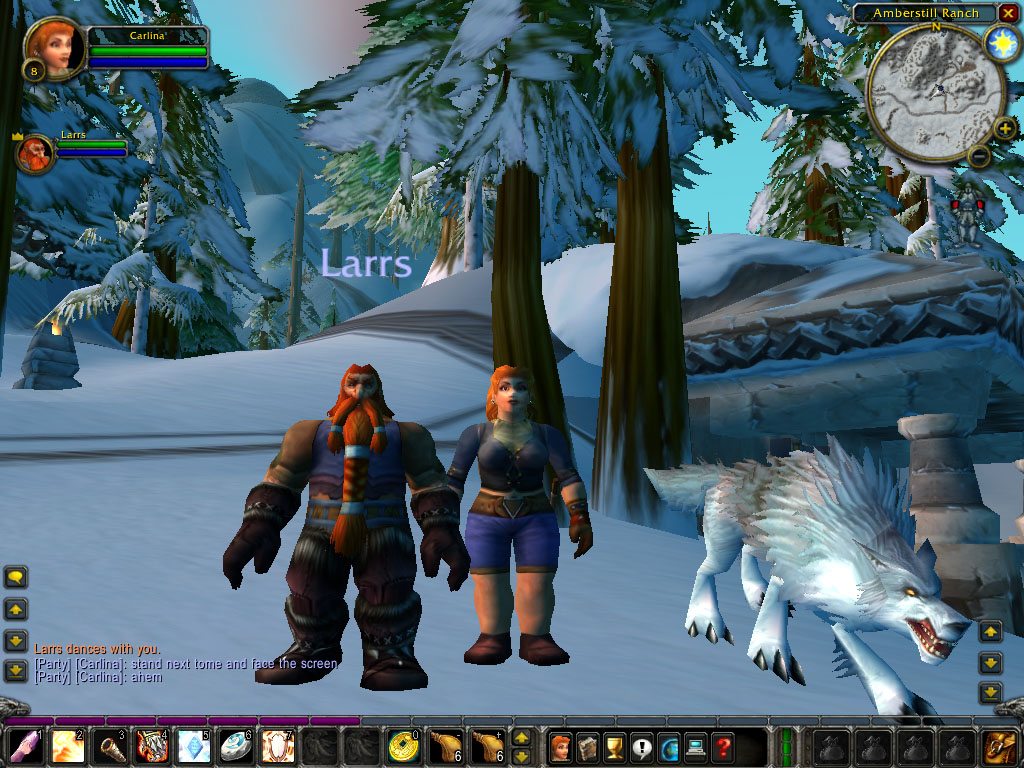The image size is (1024, 768).
Task: Open the quest log exclamation button
Action: tap(642, 747)
